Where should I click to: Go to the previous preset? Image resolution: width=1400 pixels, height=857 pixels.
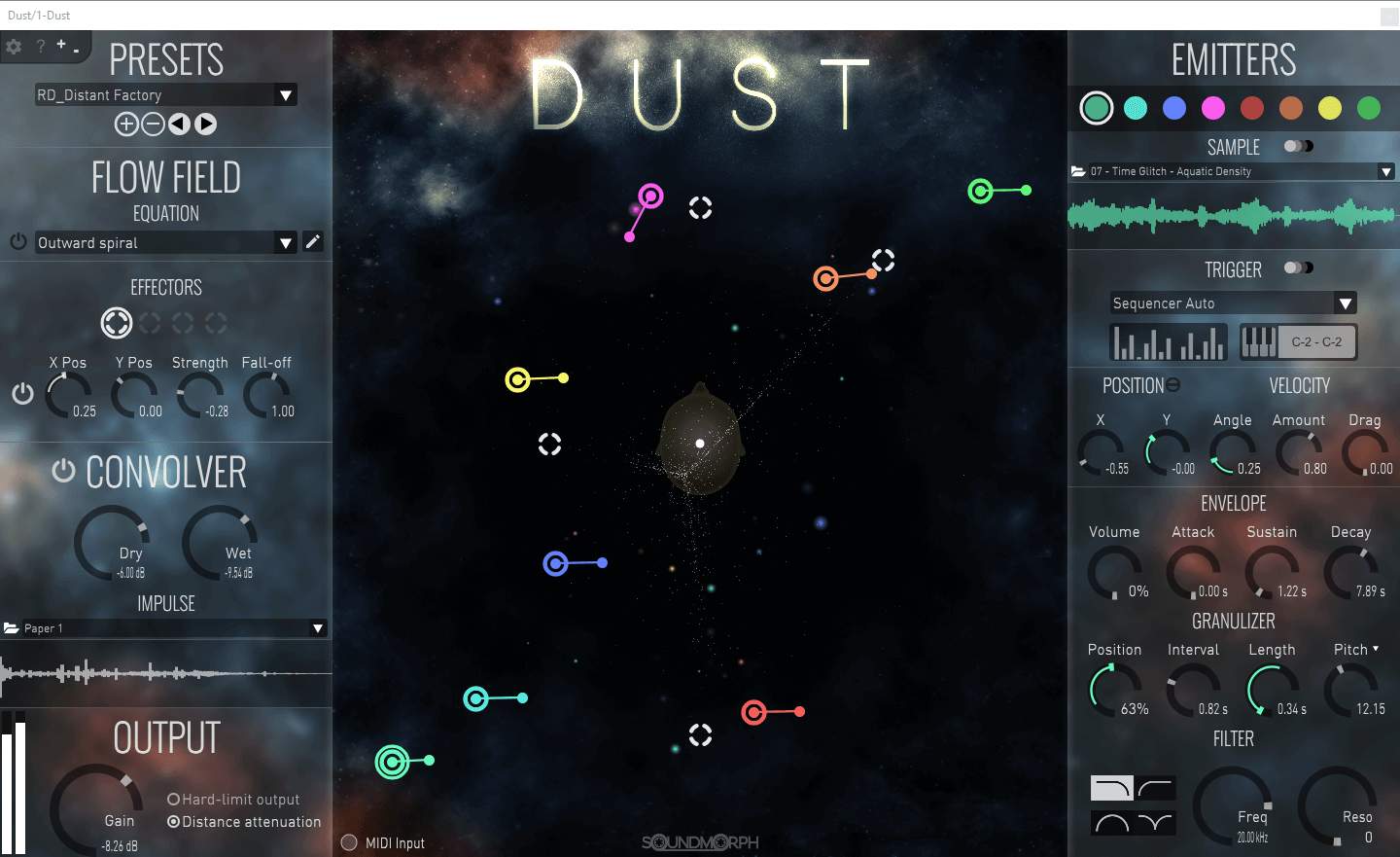click(179, 124)
